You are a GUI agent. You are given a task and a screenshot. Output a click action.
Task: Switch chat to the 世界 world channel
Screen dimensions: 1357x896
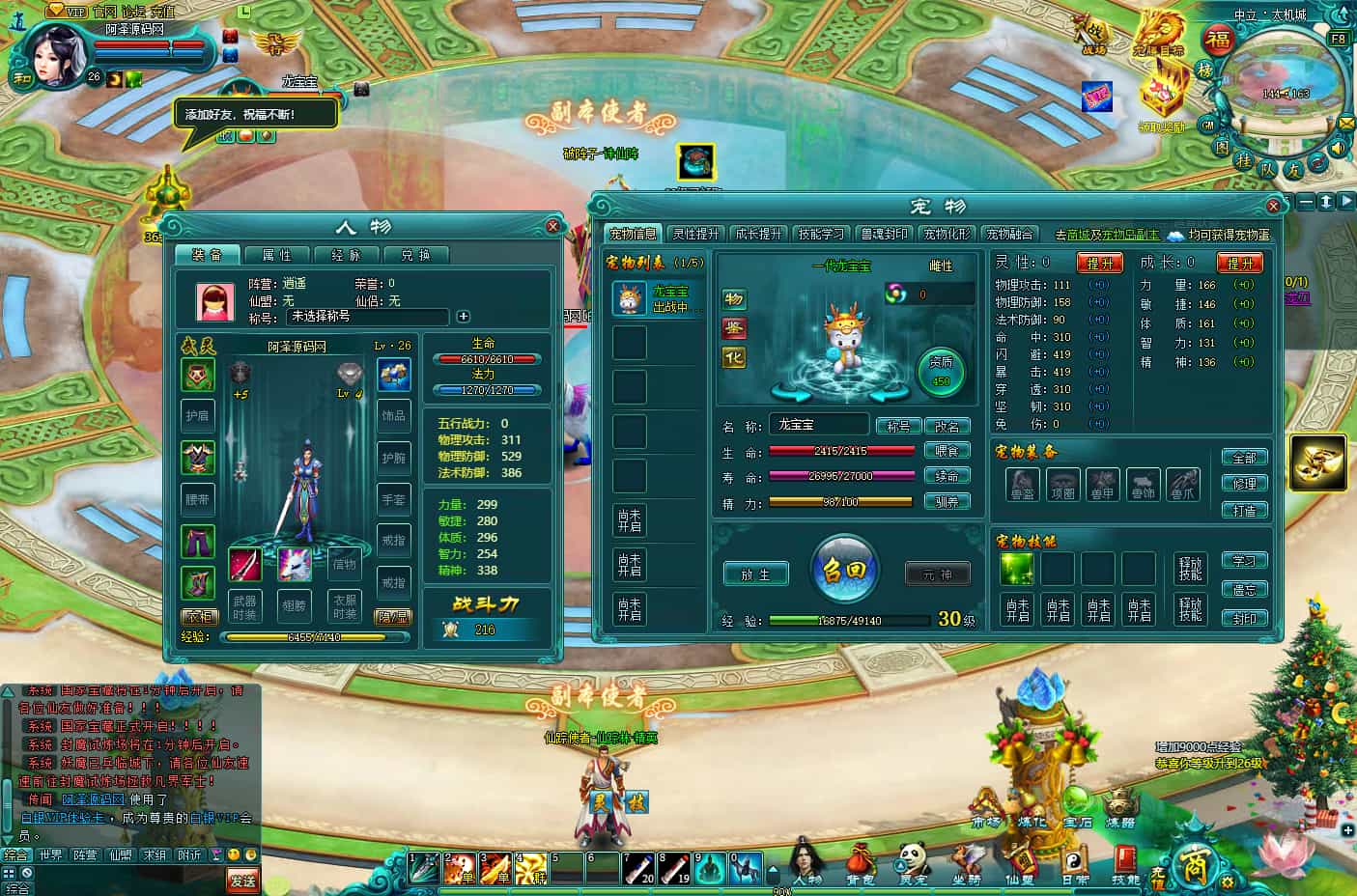pyautogui.click(x=50, y=855)
